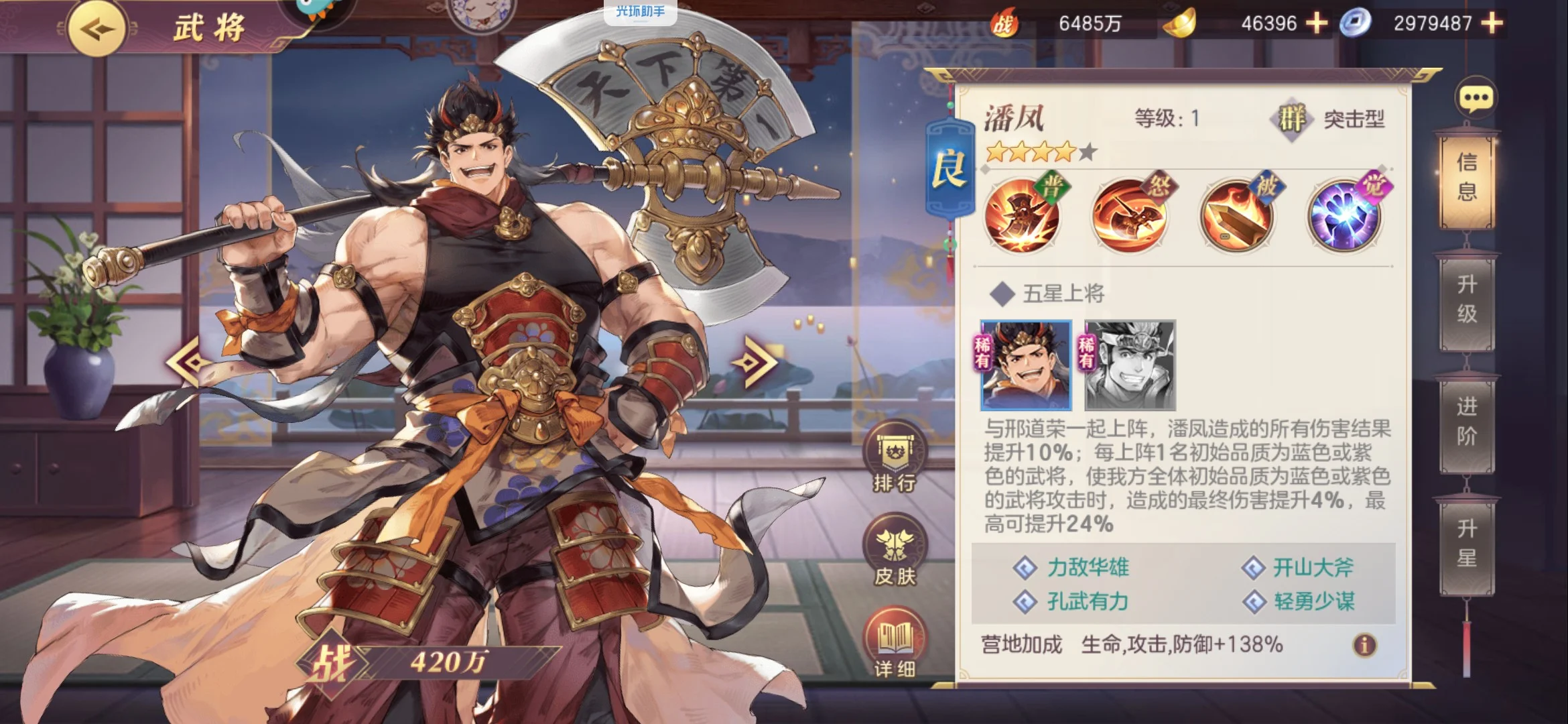Open the 升星 star-up tab
1568x724 pixels.
(1467, 544)
